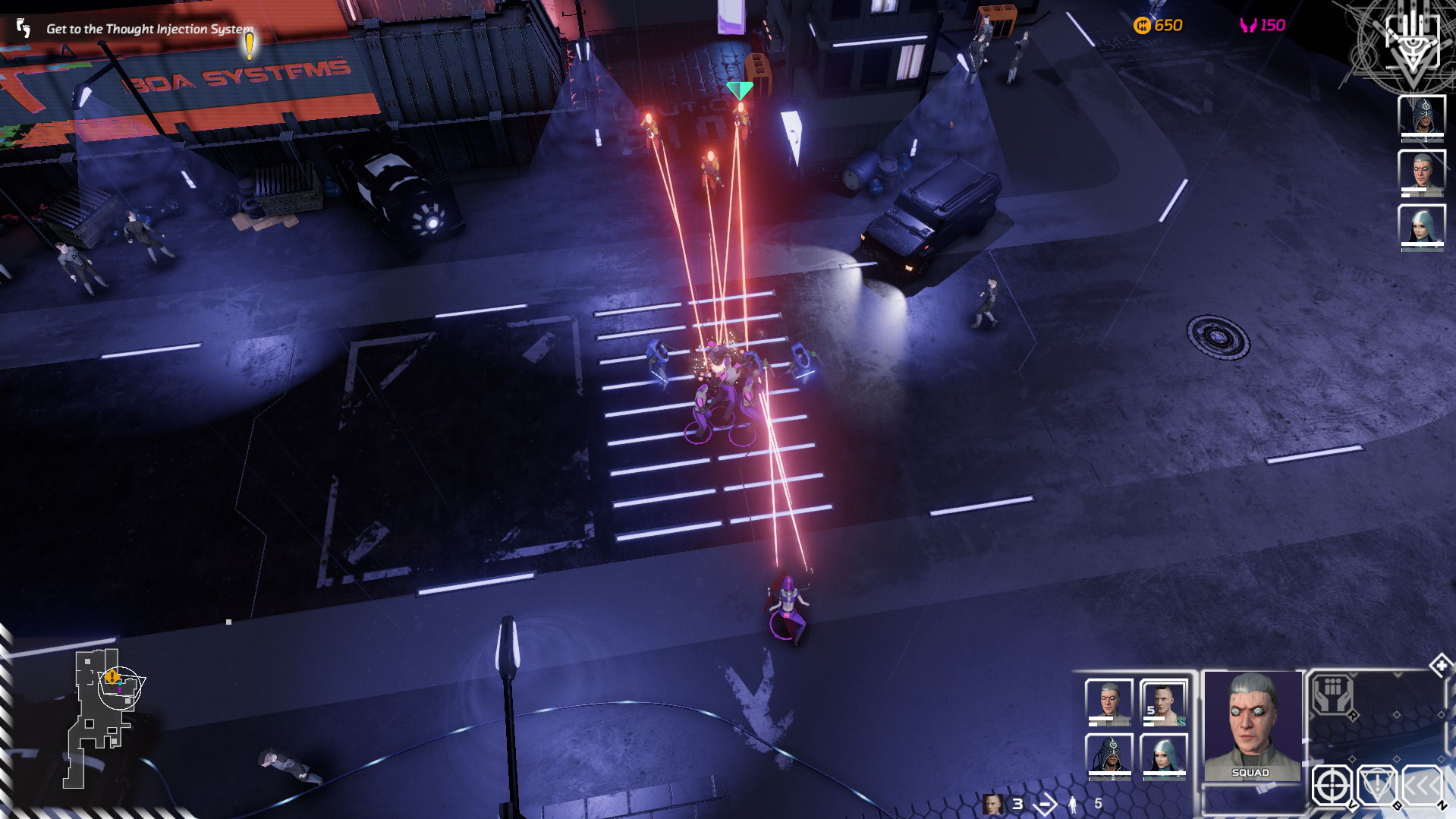Activate the crosshair target command
The height and width of the screenshot is (819, 1456).
[1332, 786]
